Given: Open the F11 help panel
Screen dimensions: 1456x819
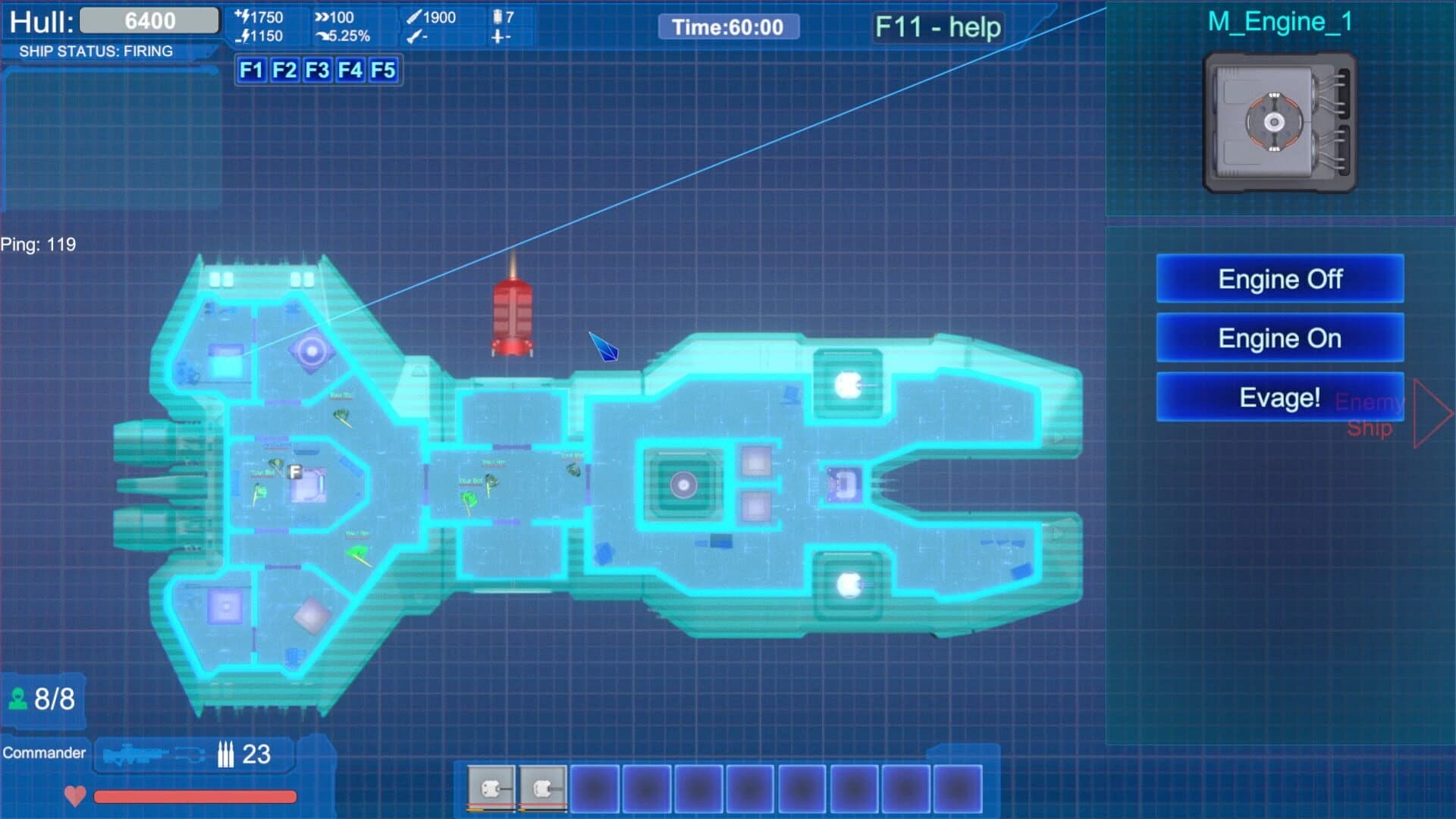Looking at the screenshot, I should (x=937, y=27).
